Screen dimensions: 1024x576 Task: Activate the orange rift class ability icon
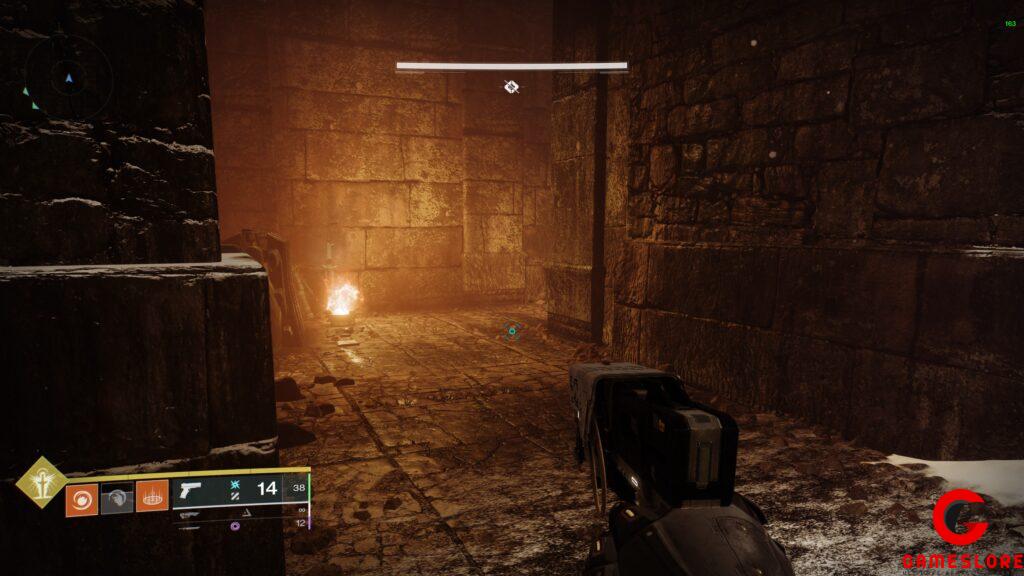pyautogui.click(x=152, y=498)
